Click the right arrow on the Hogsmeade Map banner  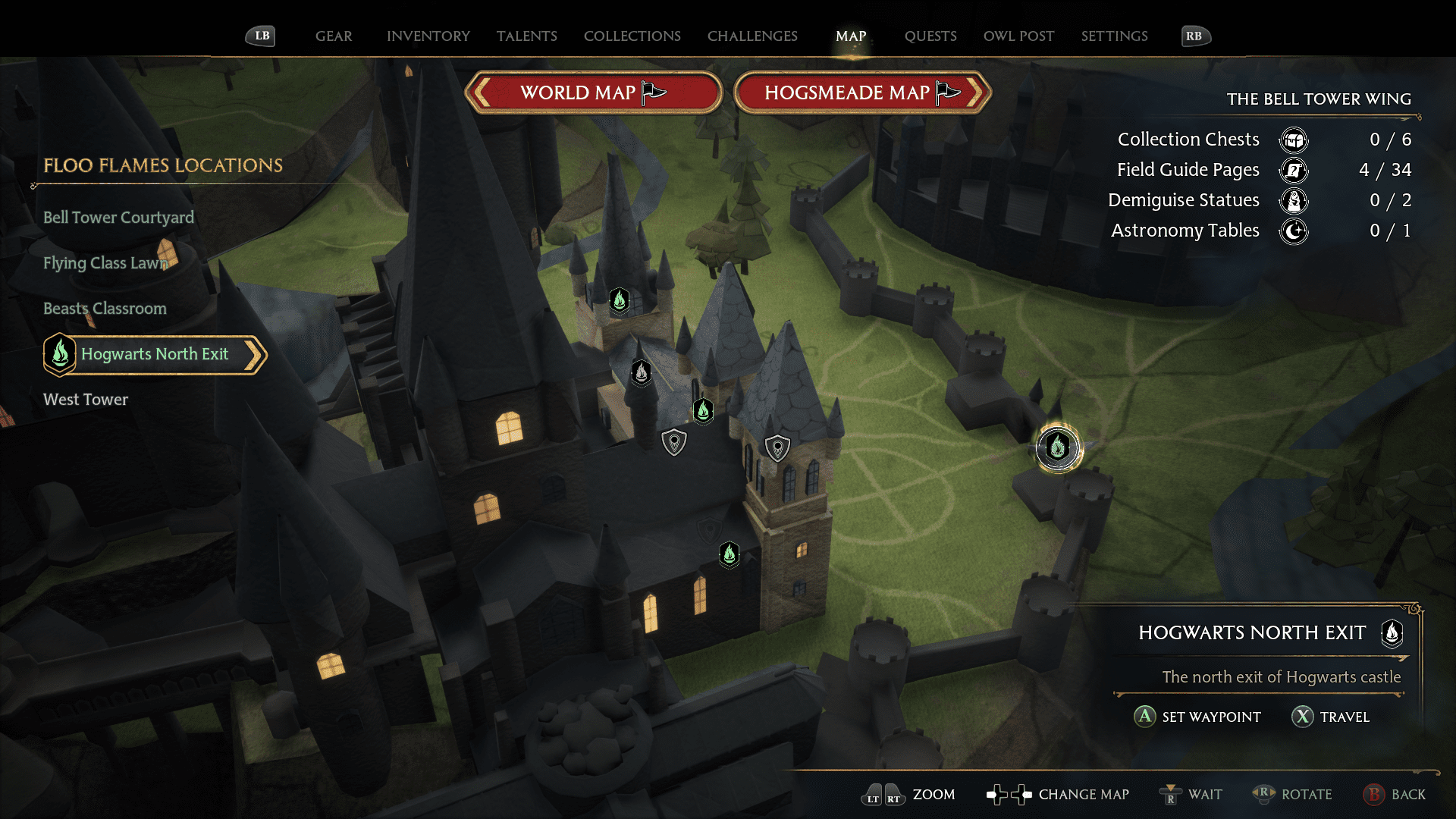978,92
